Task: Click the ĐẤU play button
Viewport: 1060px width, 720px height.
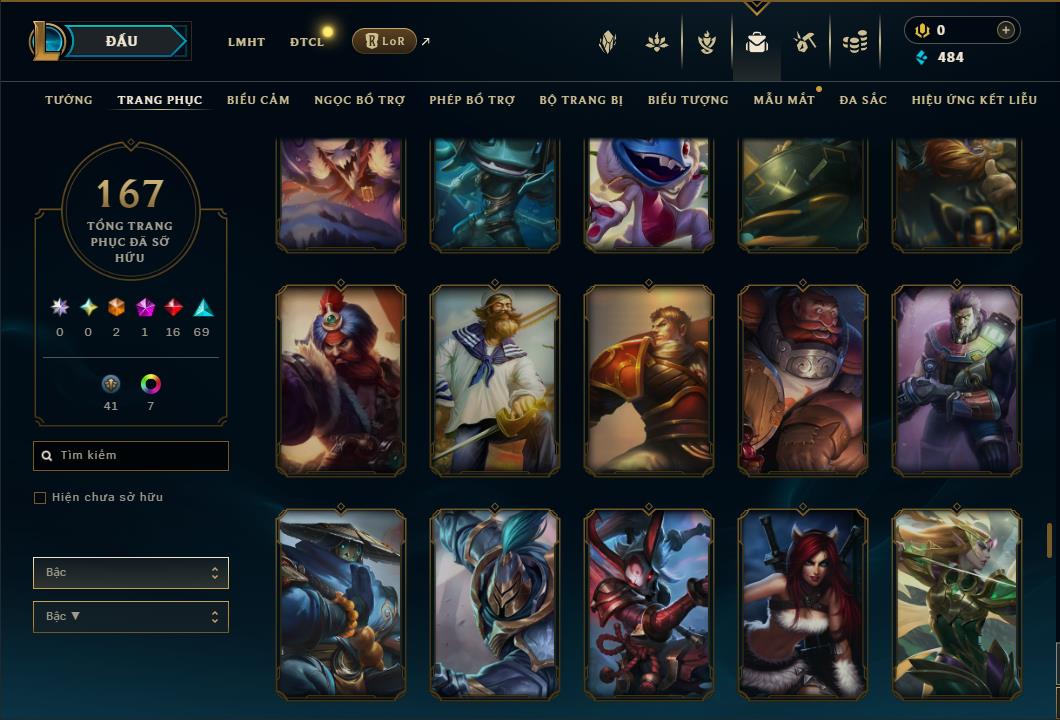Action: (x=120, y=41)
